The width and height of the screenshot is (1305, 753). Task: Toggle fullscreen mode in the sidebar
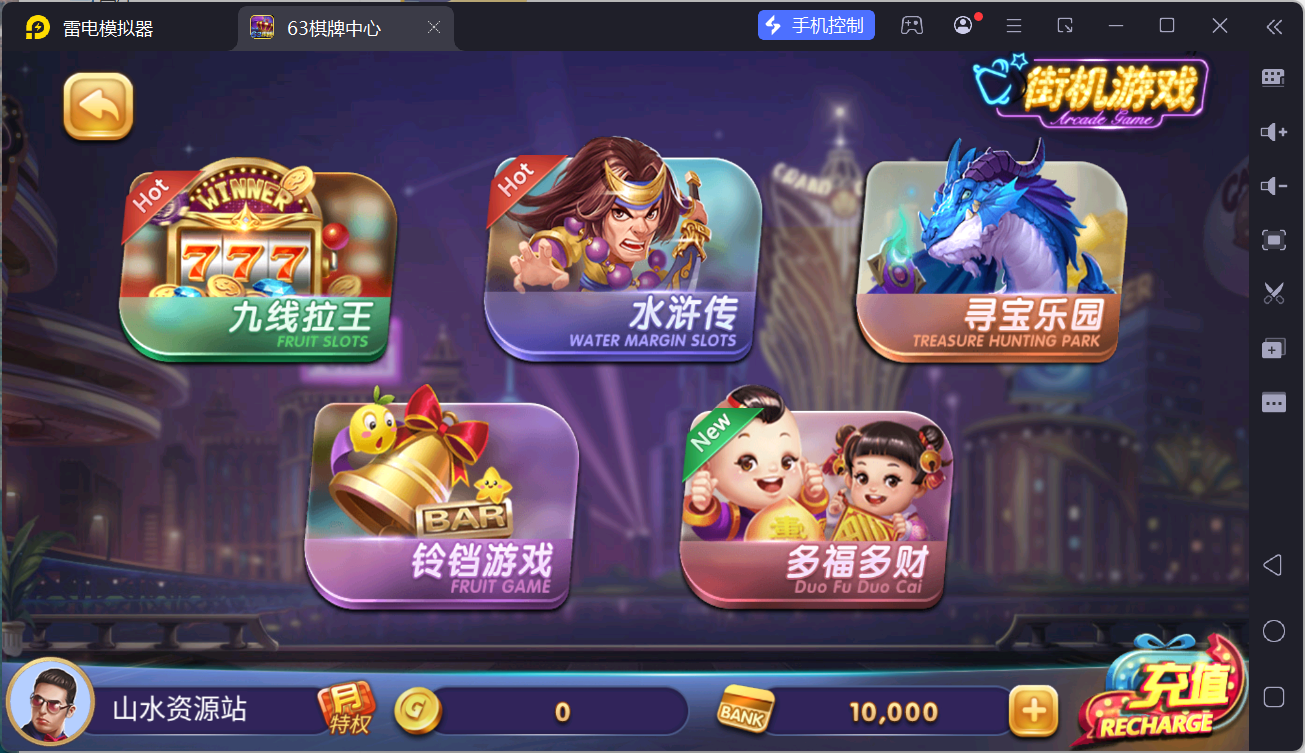(1273, 240)
